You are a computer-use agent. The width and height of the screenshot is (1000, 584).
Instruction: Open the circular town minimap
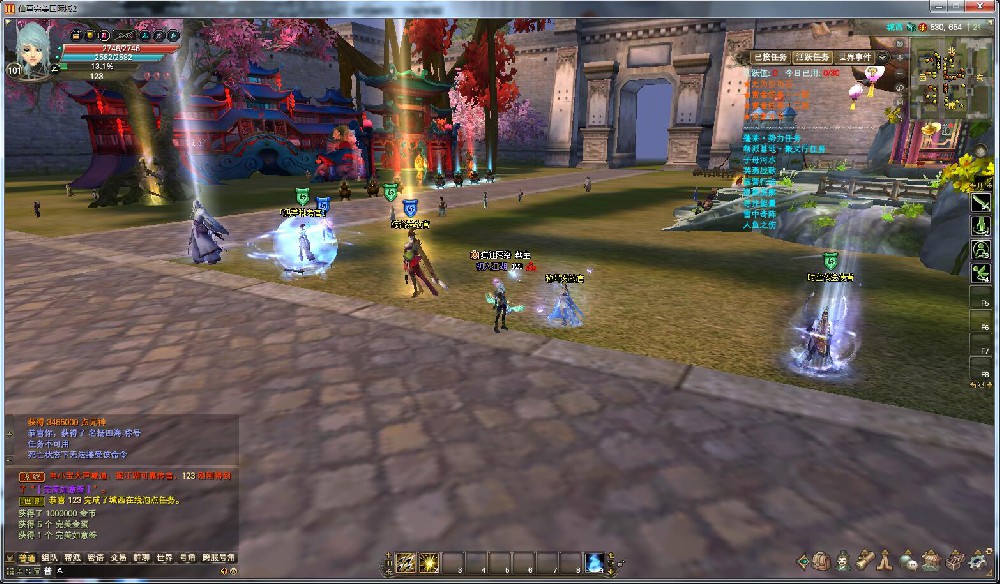point(945,78)
